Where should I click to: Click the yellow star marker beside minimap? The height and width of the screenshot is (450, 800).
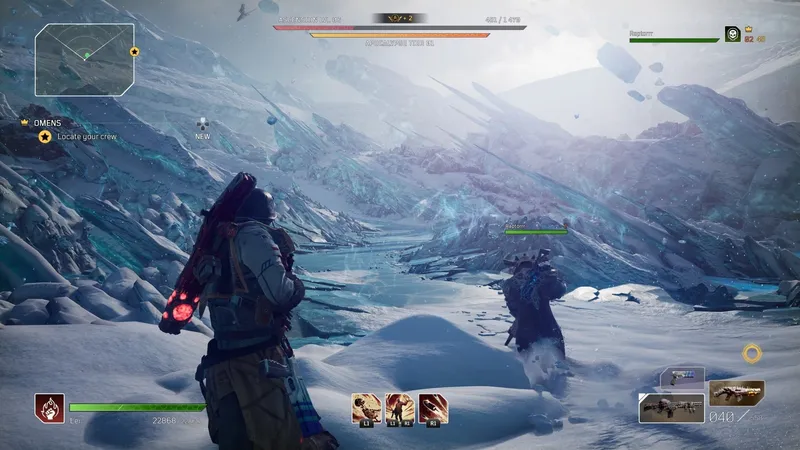tap(134, 51)
